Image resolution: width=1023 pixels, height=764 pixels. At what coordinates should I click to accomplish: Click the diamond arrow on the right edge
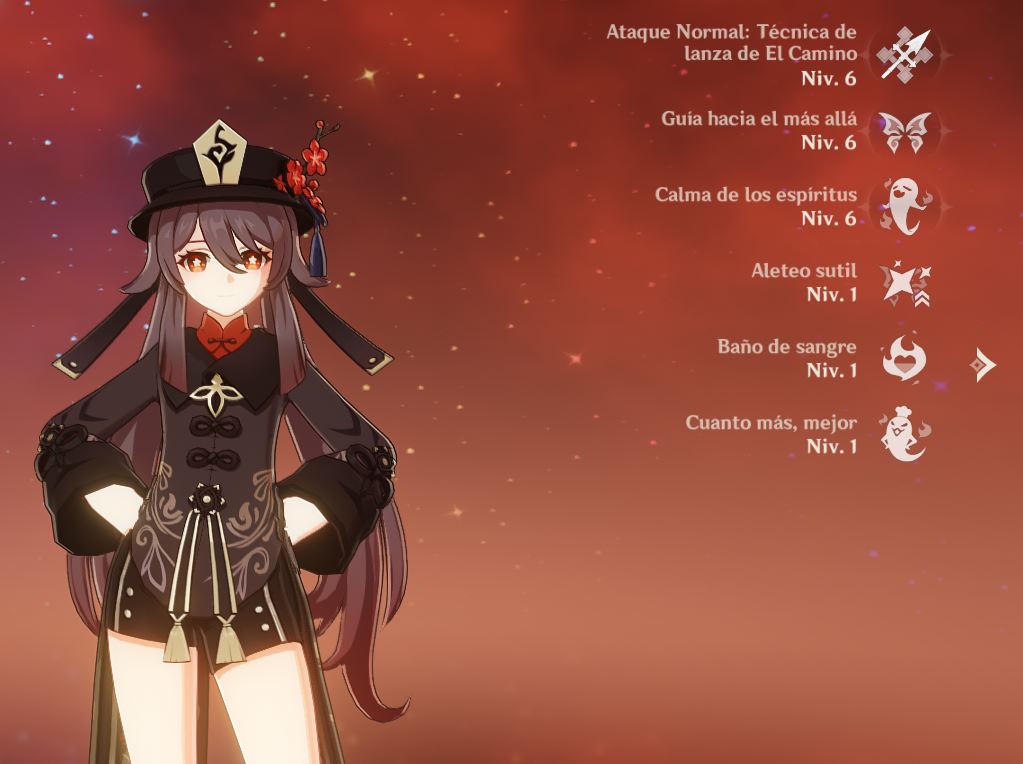[984, 365]
